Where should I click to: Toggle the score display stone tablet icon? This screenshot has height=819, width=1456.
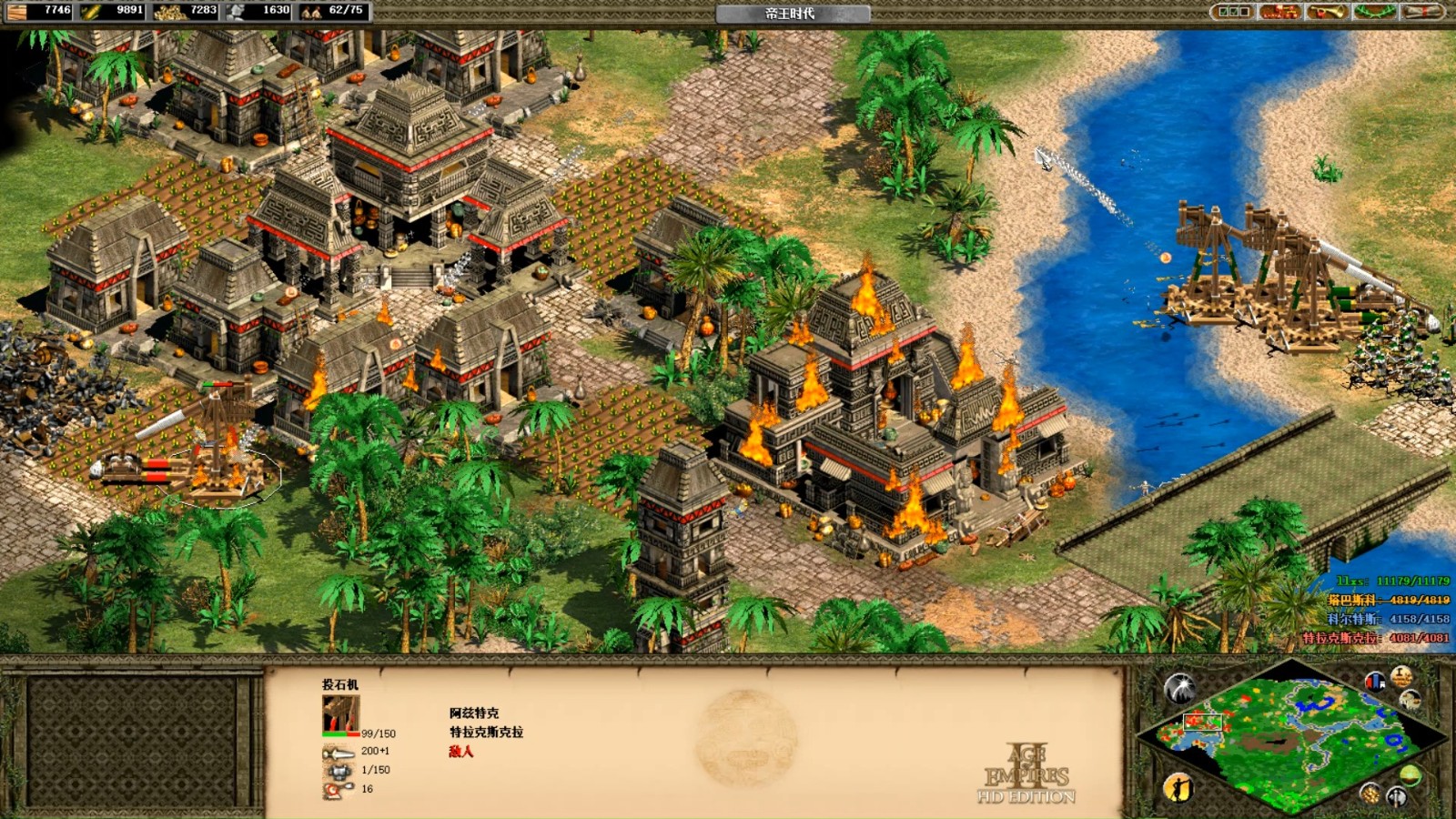[x=1401, y=676]
